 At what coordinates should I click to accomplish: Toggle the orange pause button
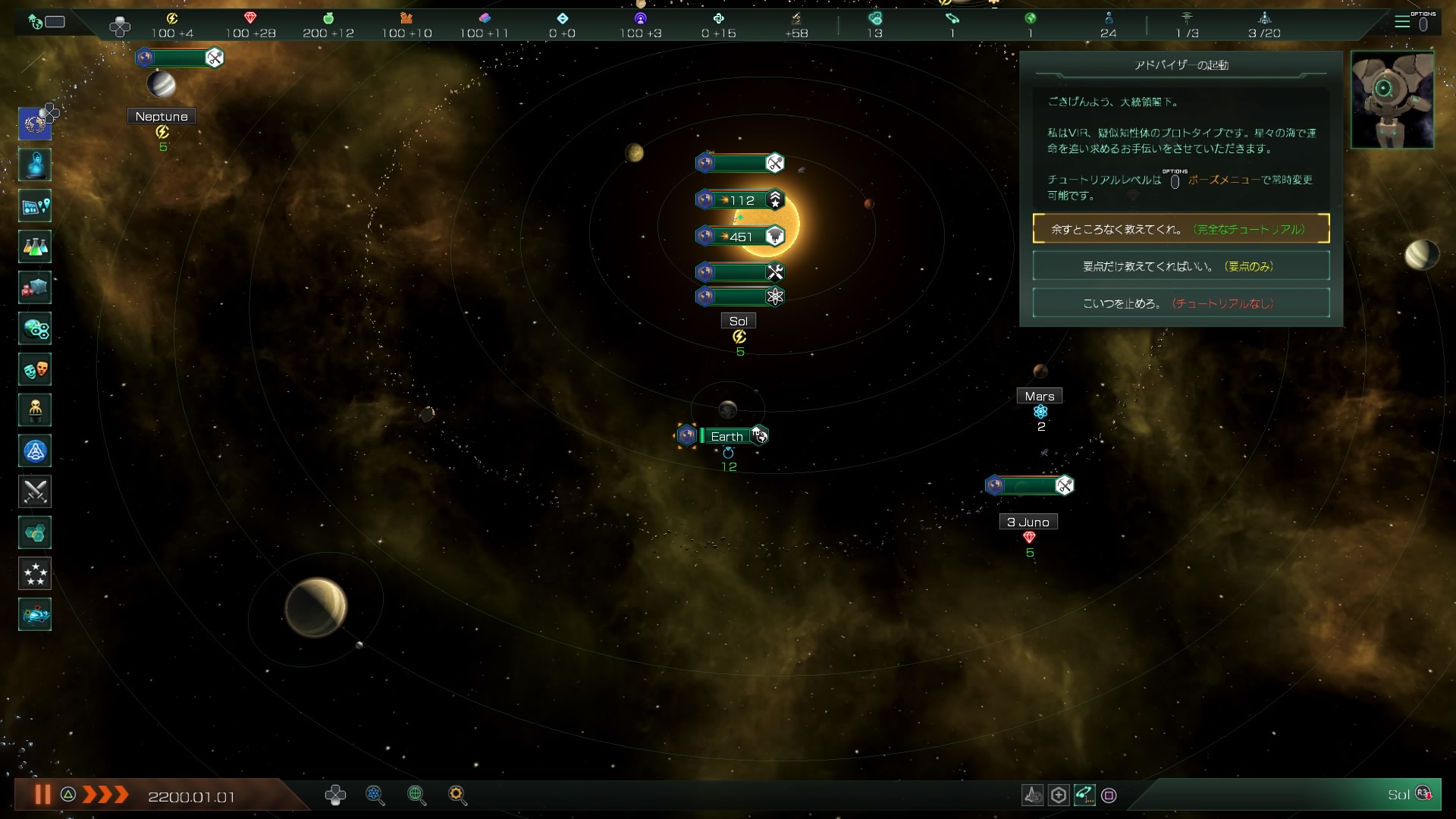[42, 795]
